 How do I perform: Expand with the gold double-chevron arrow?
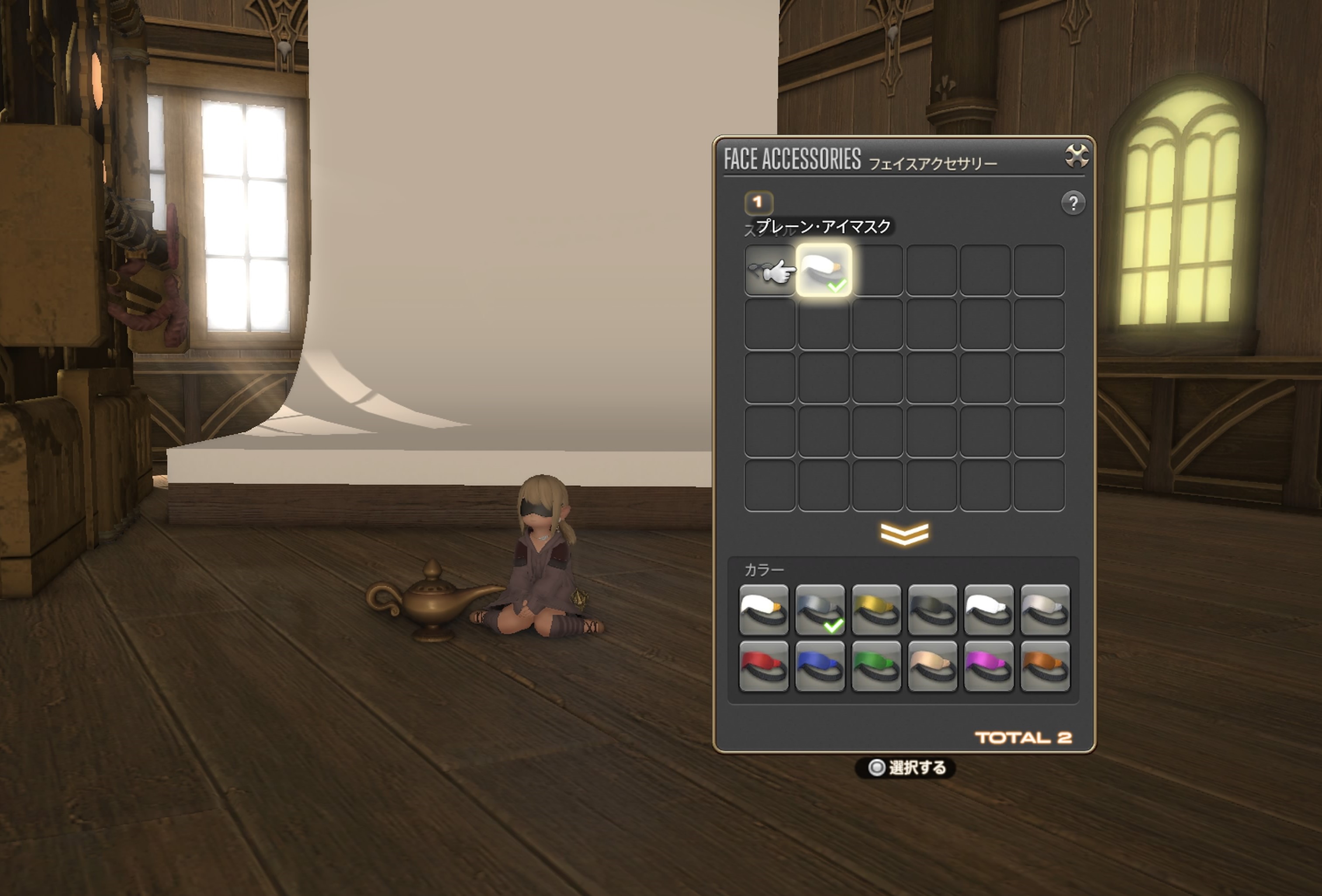(904, 534)
